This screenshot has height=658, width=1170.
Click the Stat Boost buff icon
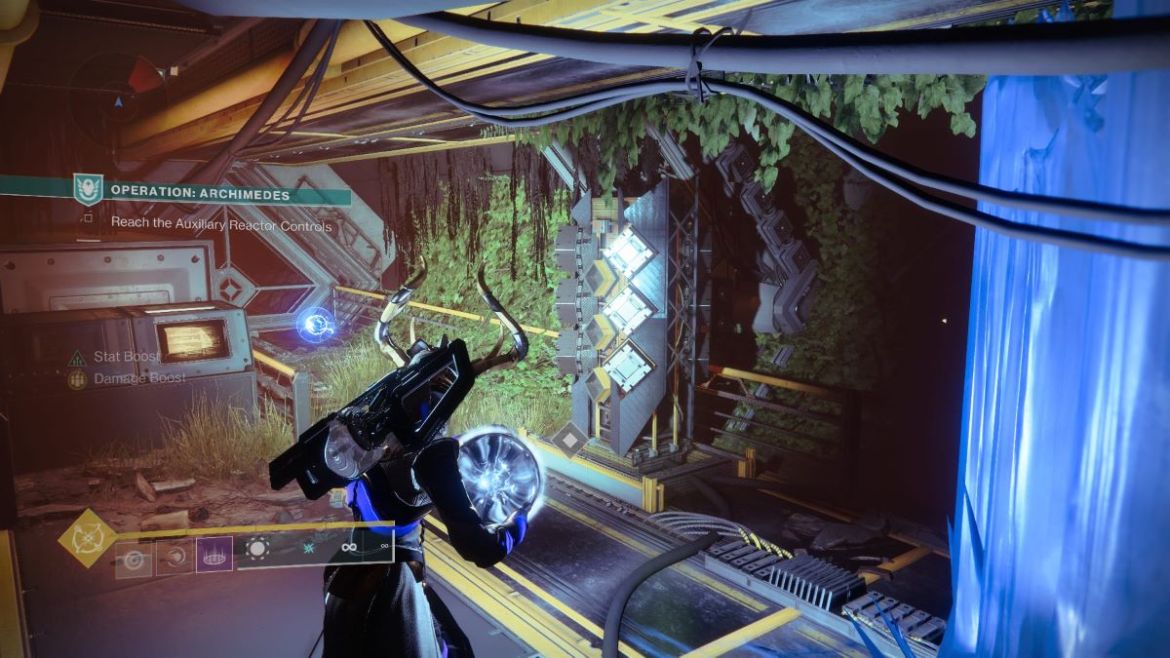pyautogui.click(x=77, y=357)
